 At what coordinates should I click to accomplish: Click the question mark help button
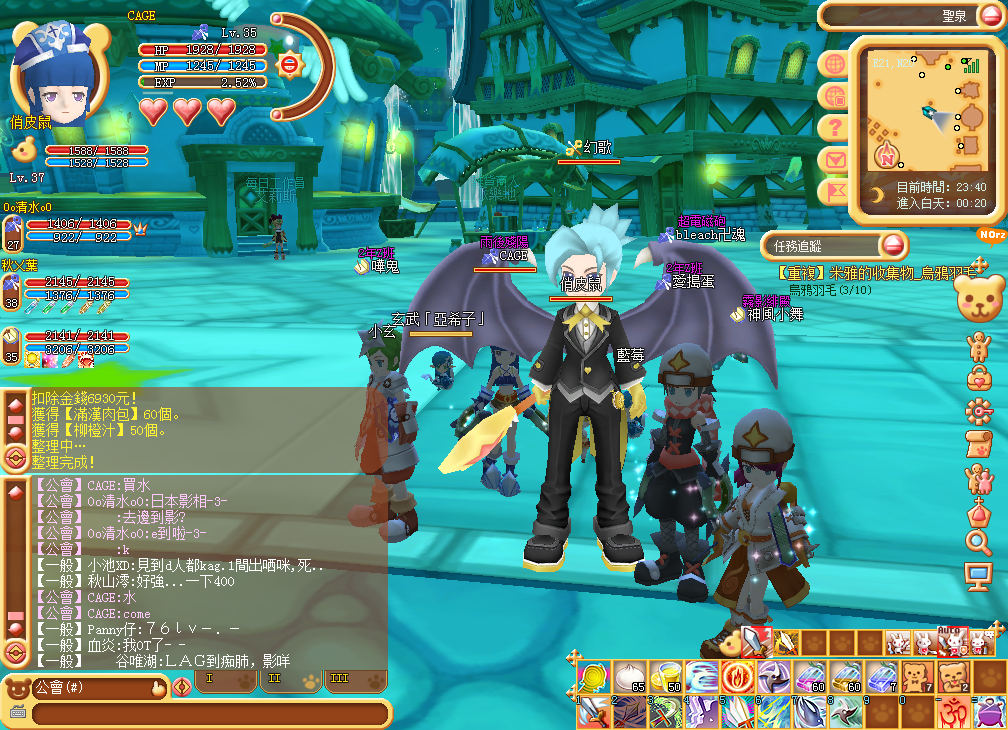pos(833,127)
